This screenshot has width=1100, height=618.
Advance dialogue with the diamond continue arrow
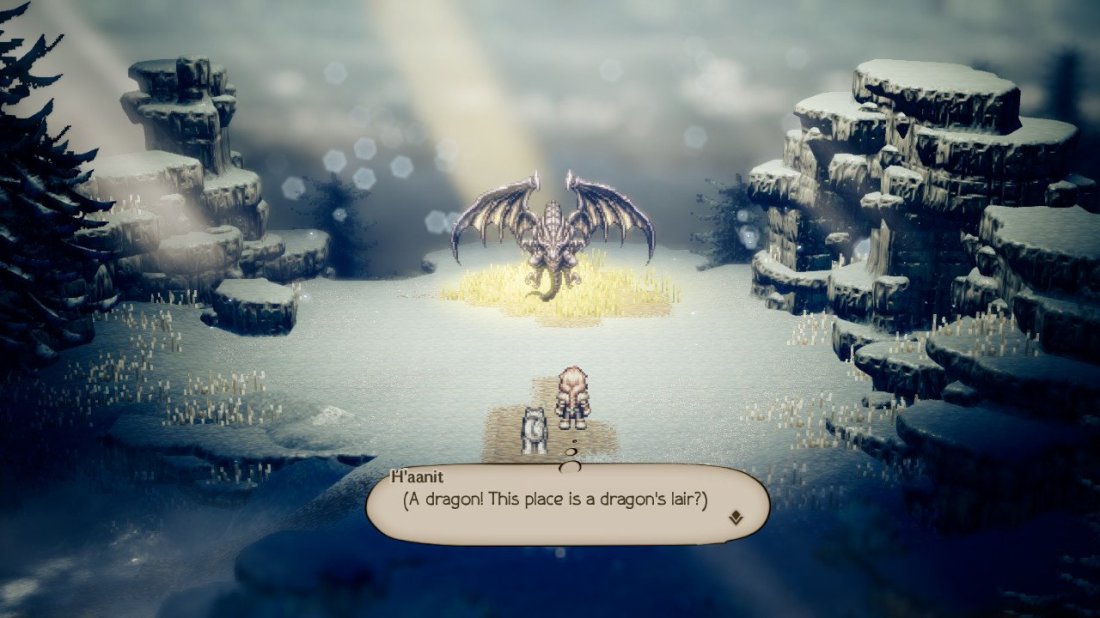coord(735,518)
